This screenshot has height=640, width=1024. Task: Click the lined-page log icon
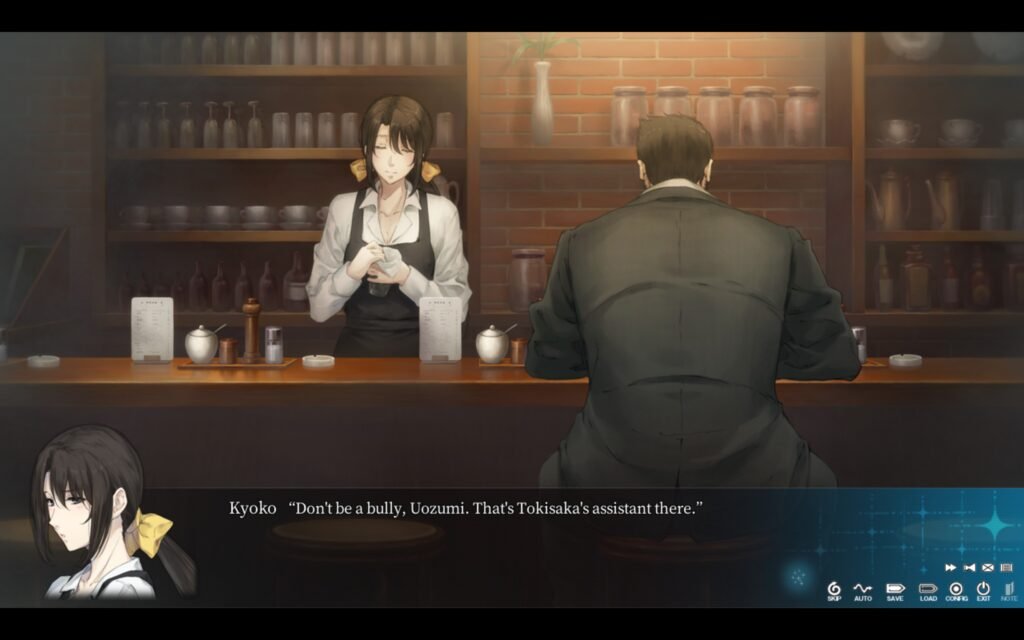pos(1006,567)
